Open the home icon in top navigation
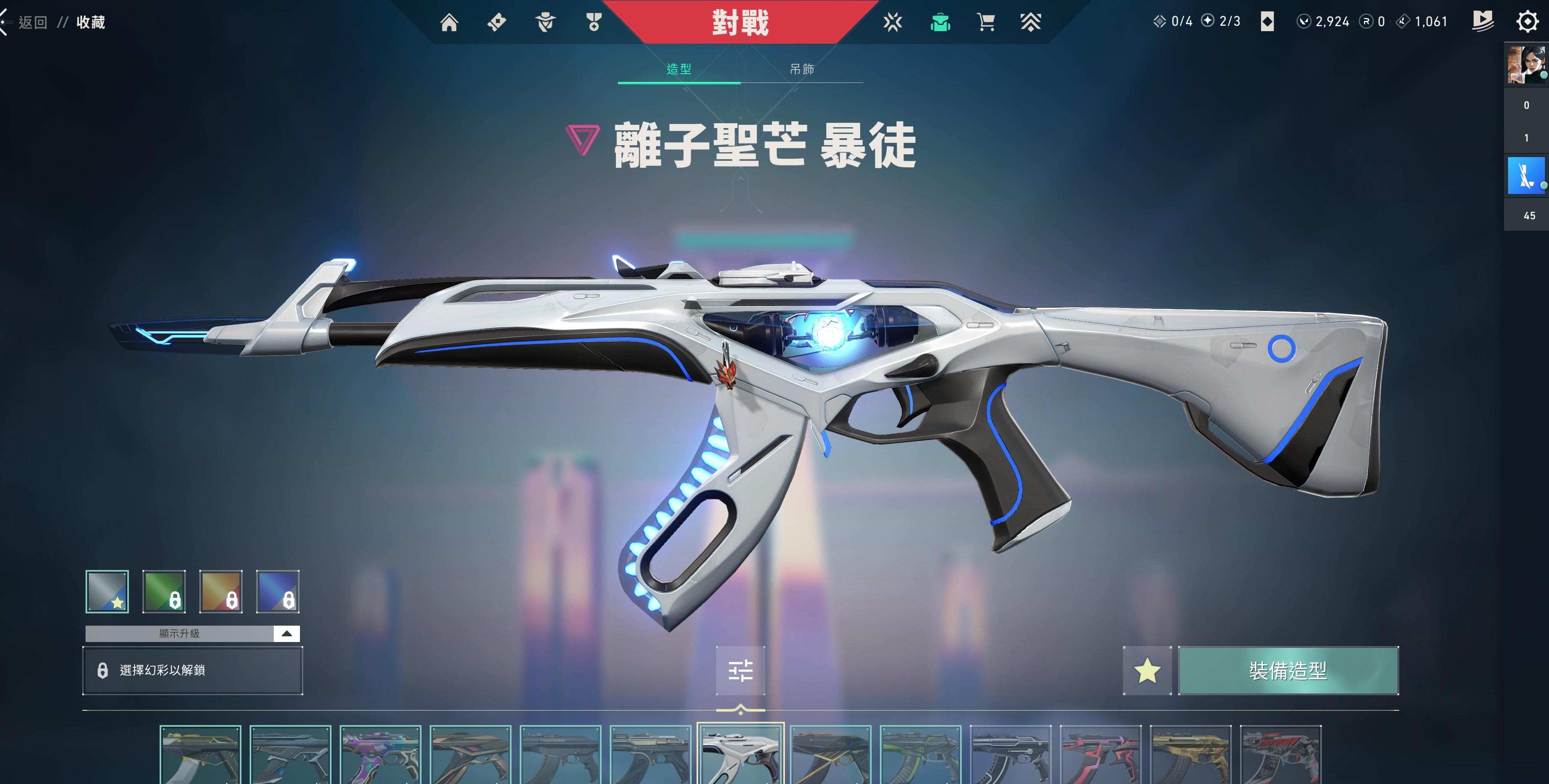This screenshot has height=784, width=1549. (x=449, y=23)
